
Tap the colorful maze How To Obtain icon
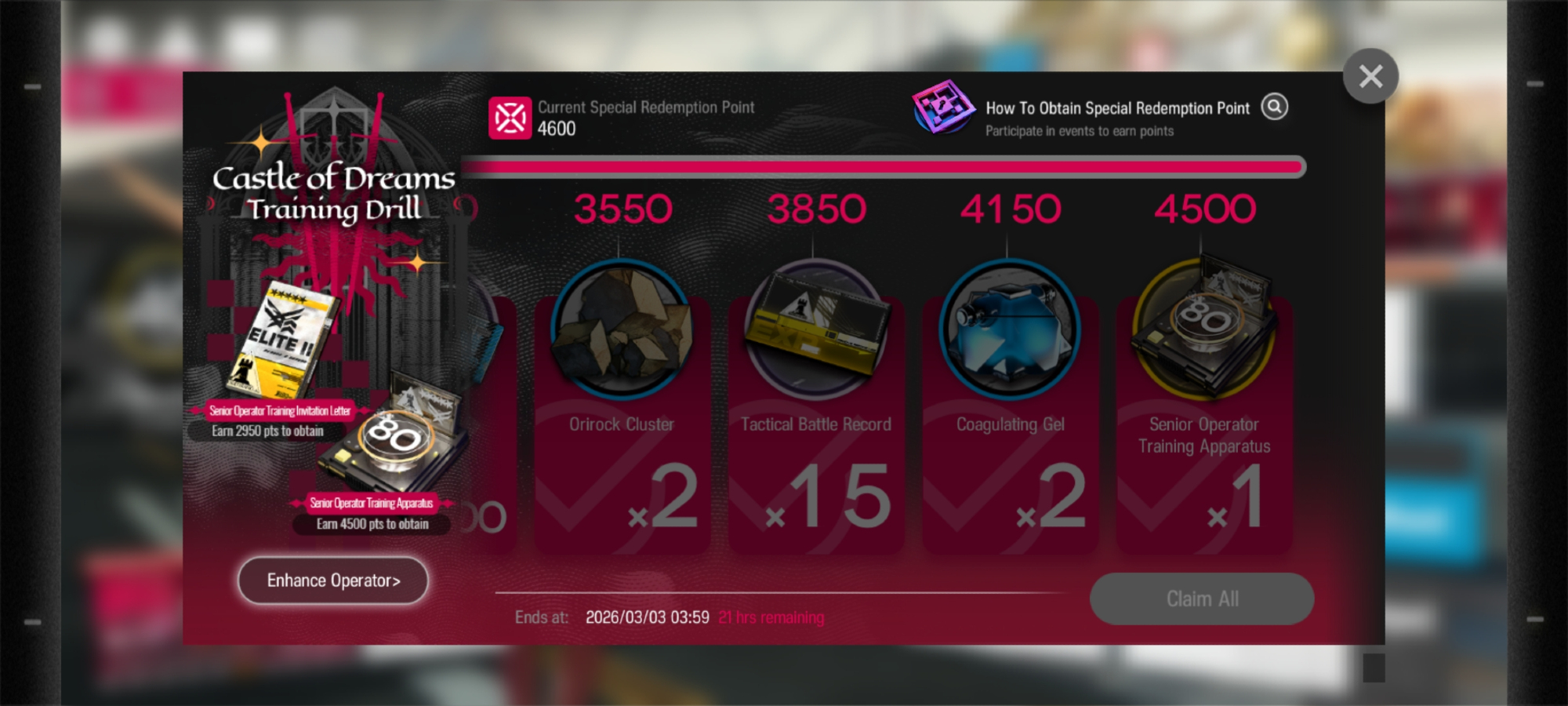(943, 107)
